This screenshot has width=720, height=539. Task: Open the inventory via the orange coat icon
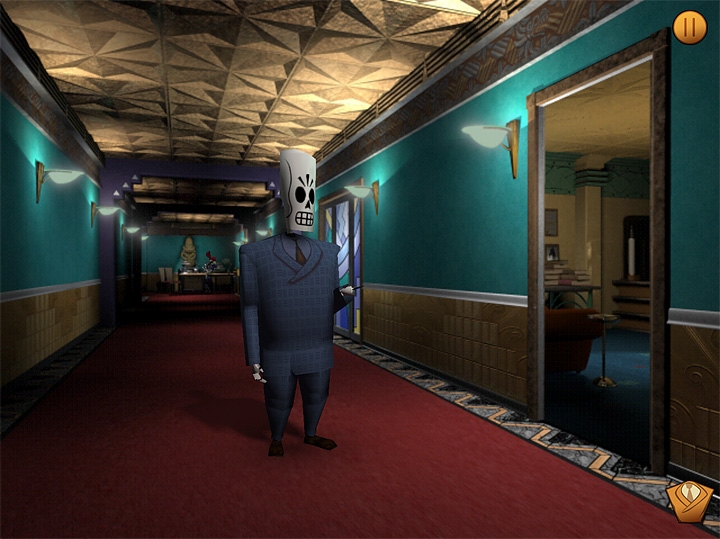pyautogui.click(x=689, y=501)
